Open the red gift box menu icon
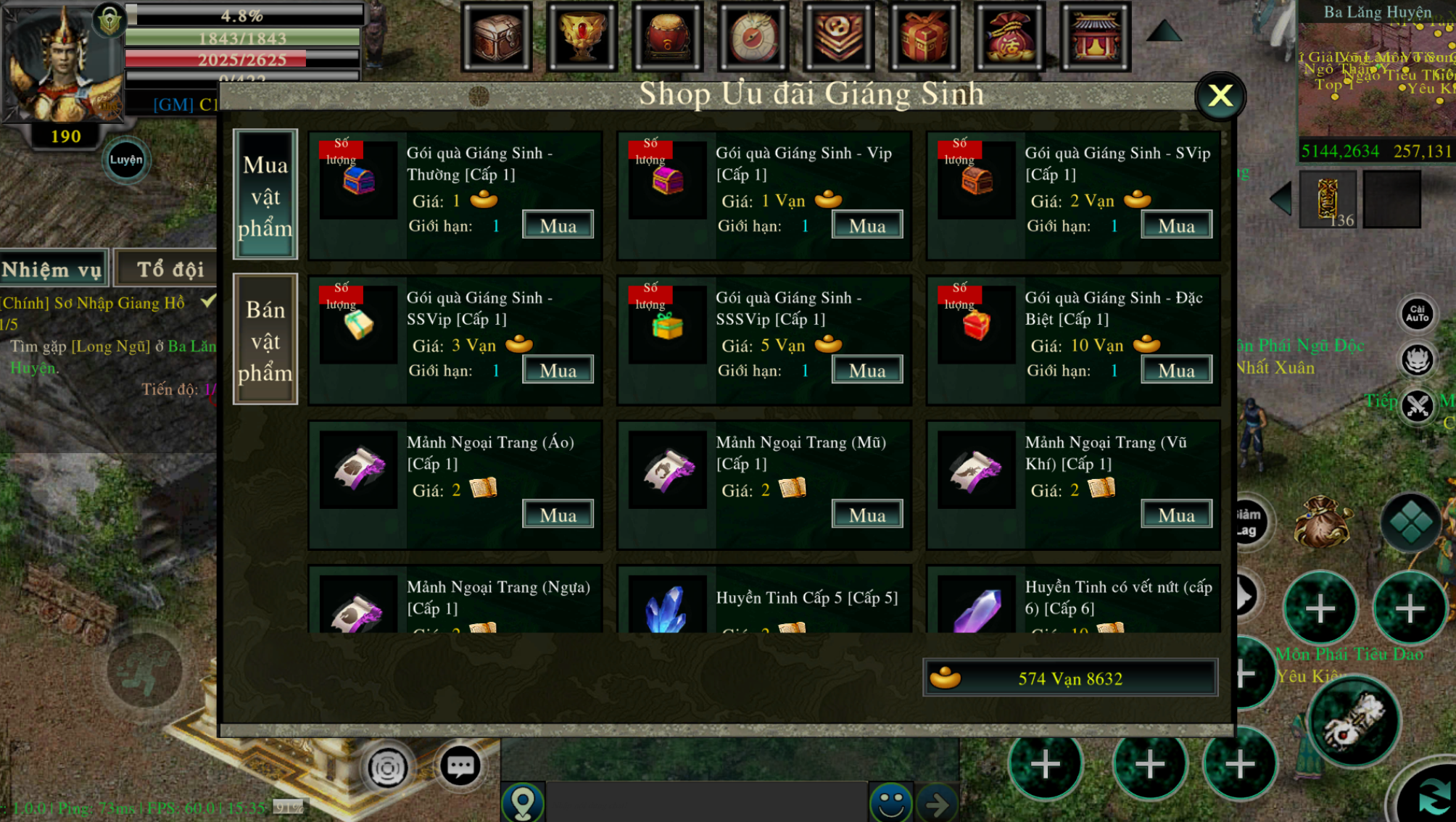 [925, 36]
